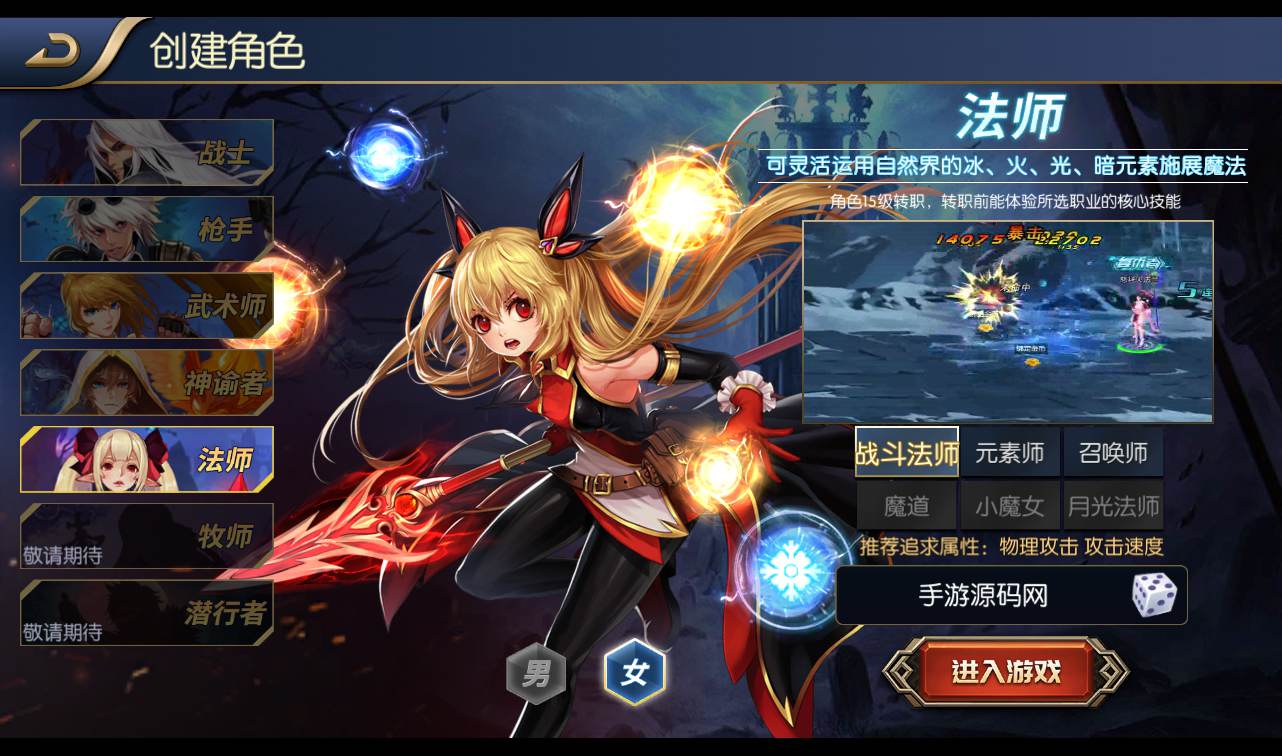Click the gameplay preview video thumbnail
This screenshot has width=1282, height=756.
[1010, 320]
